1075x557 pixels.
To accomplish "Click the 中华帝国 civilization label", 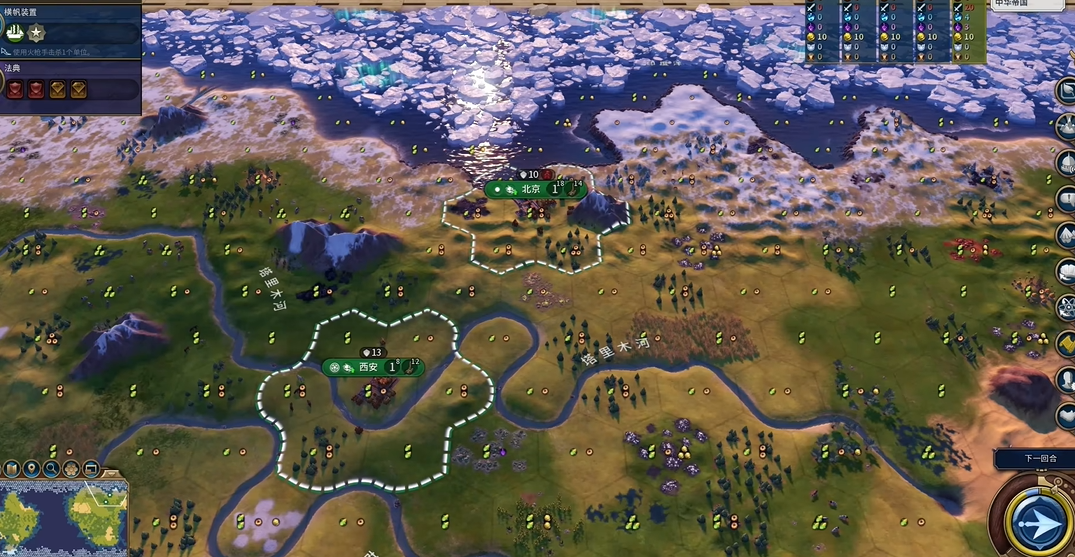I will coord(1014,4).
